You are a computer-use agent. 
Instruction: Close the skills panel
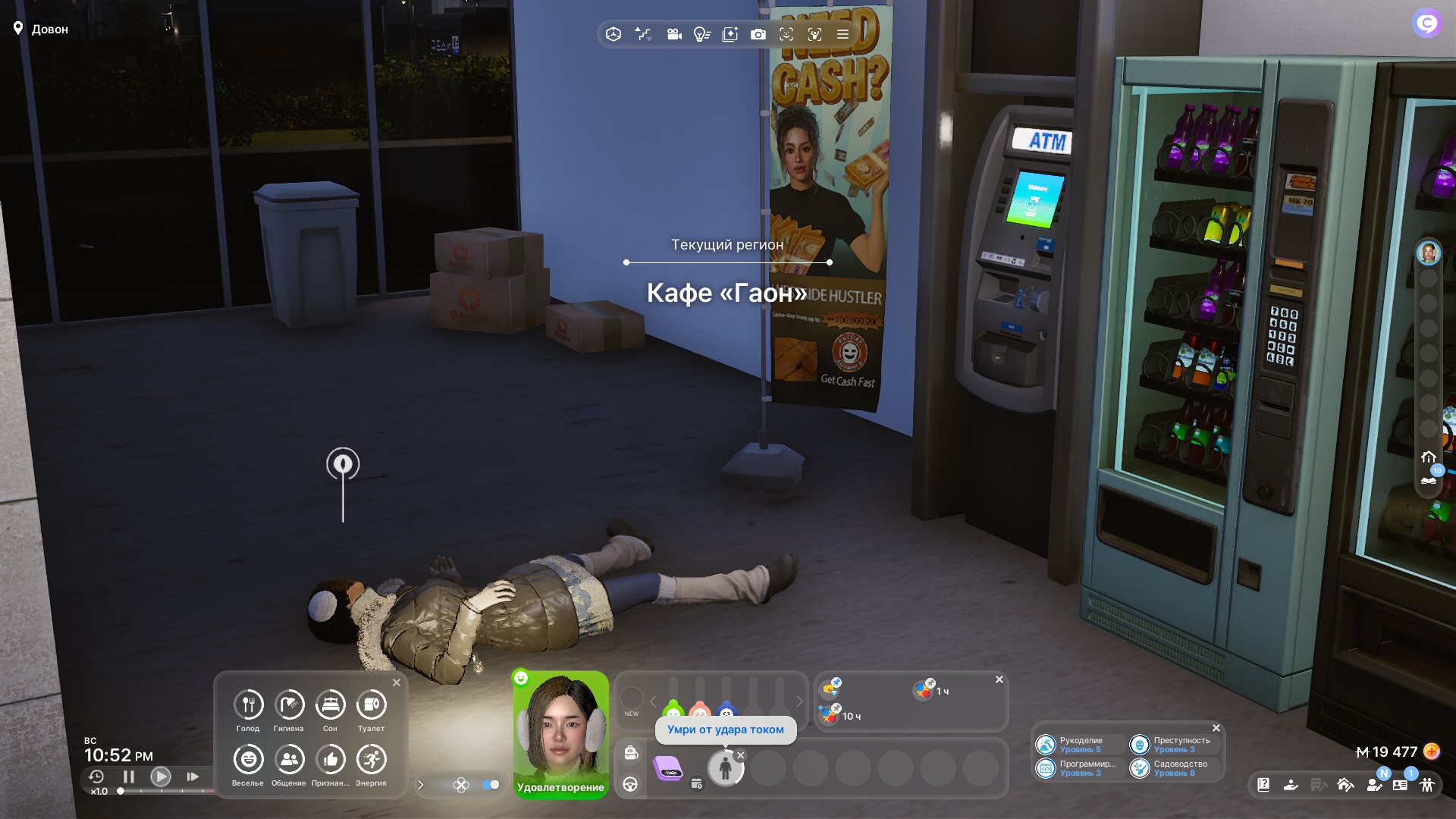pos(1216,728)
